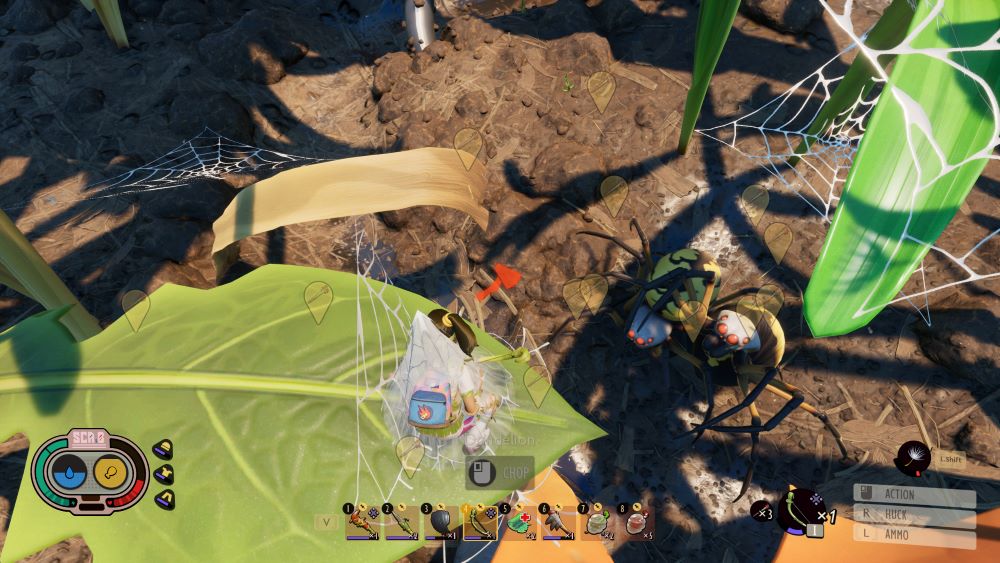Use the leaf bandage in slot 5

click(x=519, y=521)
